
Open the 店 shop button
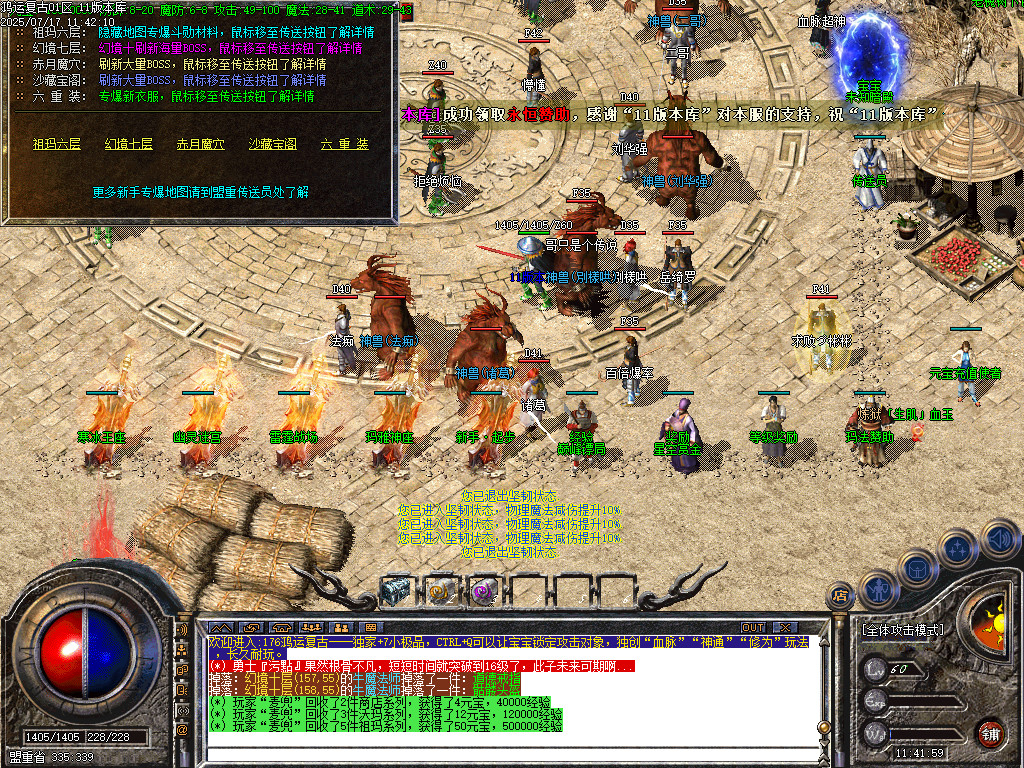839,597
